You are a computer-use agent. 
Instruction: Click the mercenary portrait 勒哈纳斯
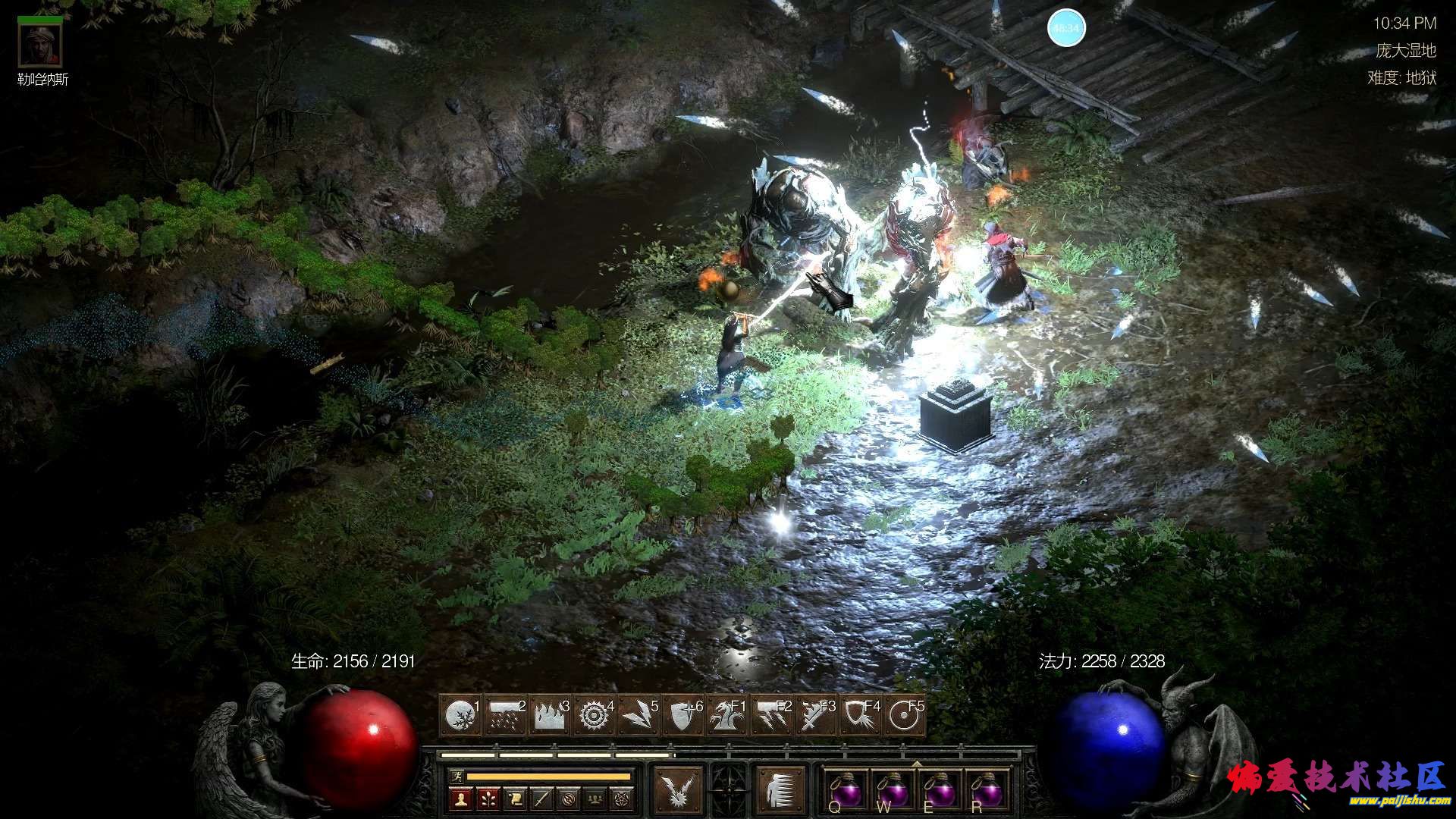coord(41,45)
